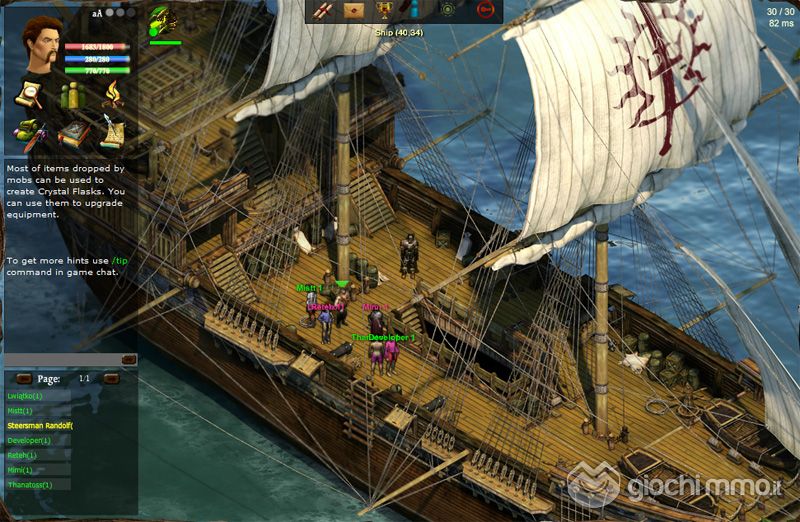The image size is (800, 522).
Task: Open the backpack inventory icon
Action: 27,132
